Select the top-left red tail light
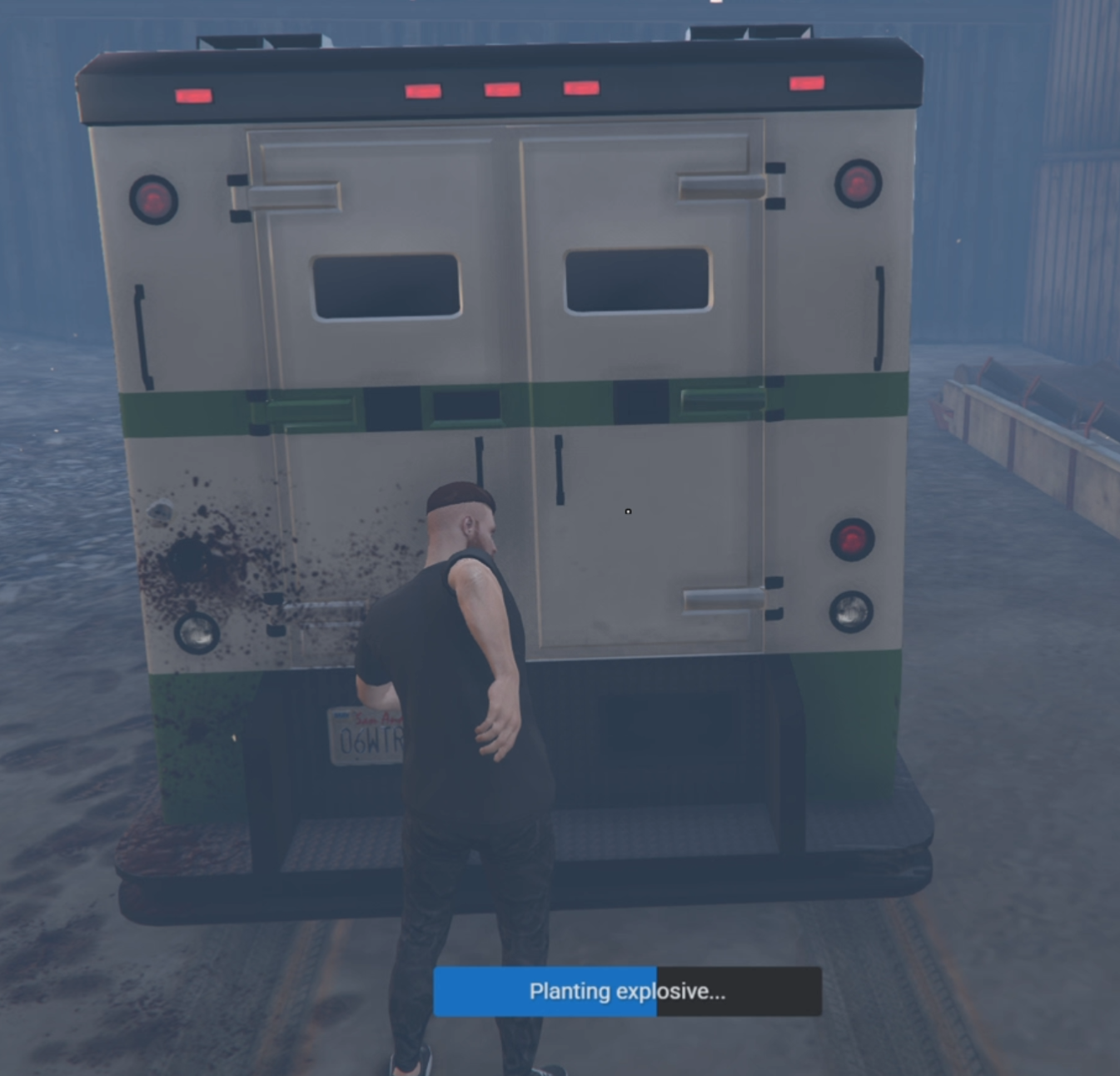The width and height of the screenshot is (1120, 1076). point(154,200)
